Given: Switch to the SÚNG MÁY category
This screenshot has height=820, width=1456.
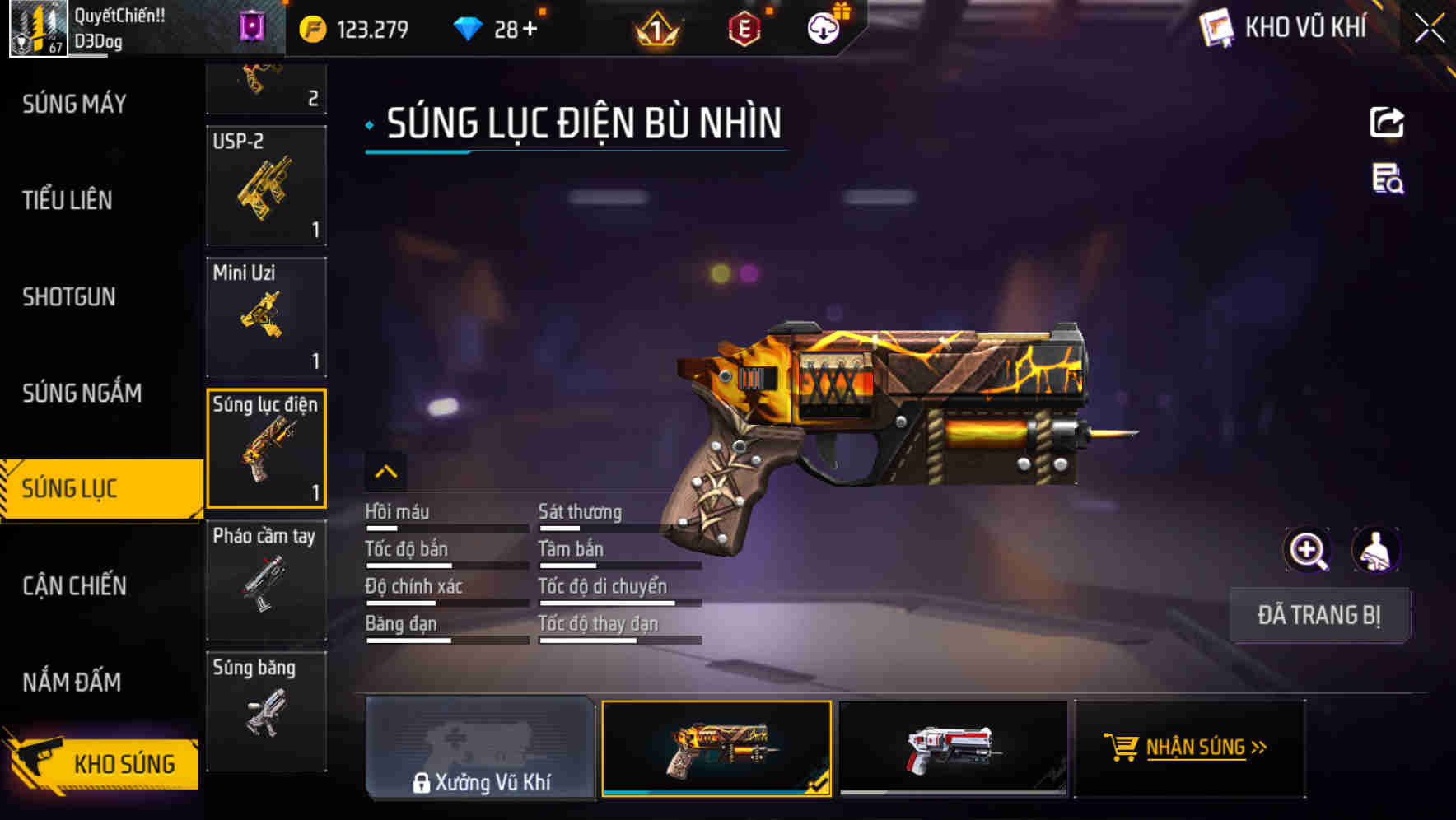Looking at the screenshot, I should pyautogui.click(x=72, y=104).
